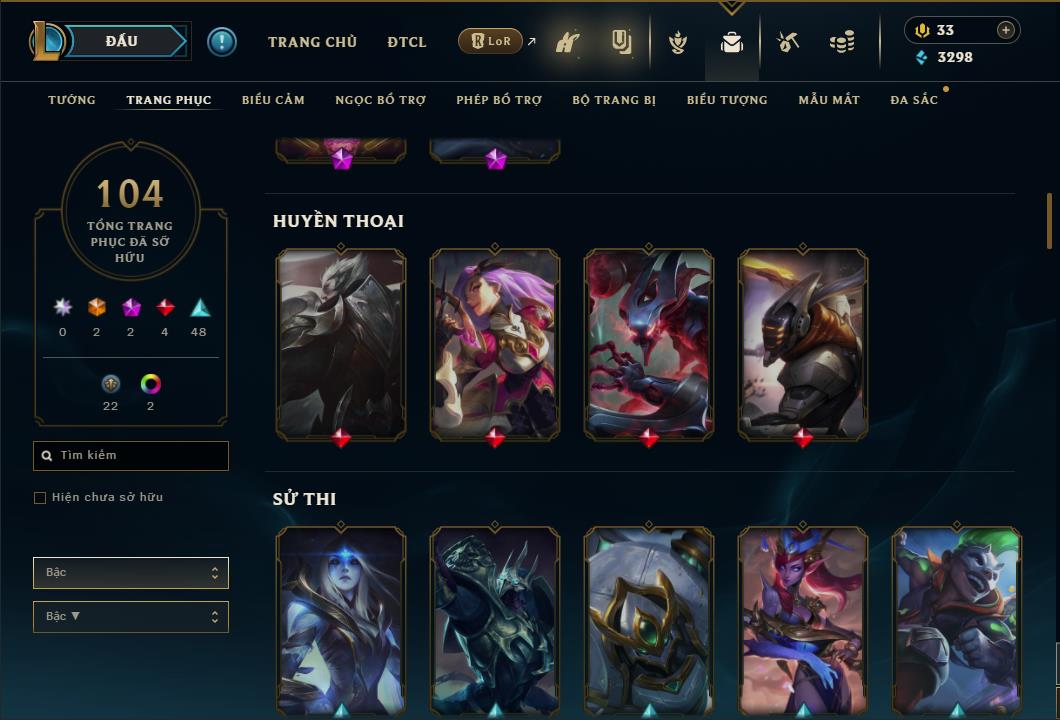1060x720 pixels.
Task: Open the loot coins stack icon
Action: click(x=842, y=42)
